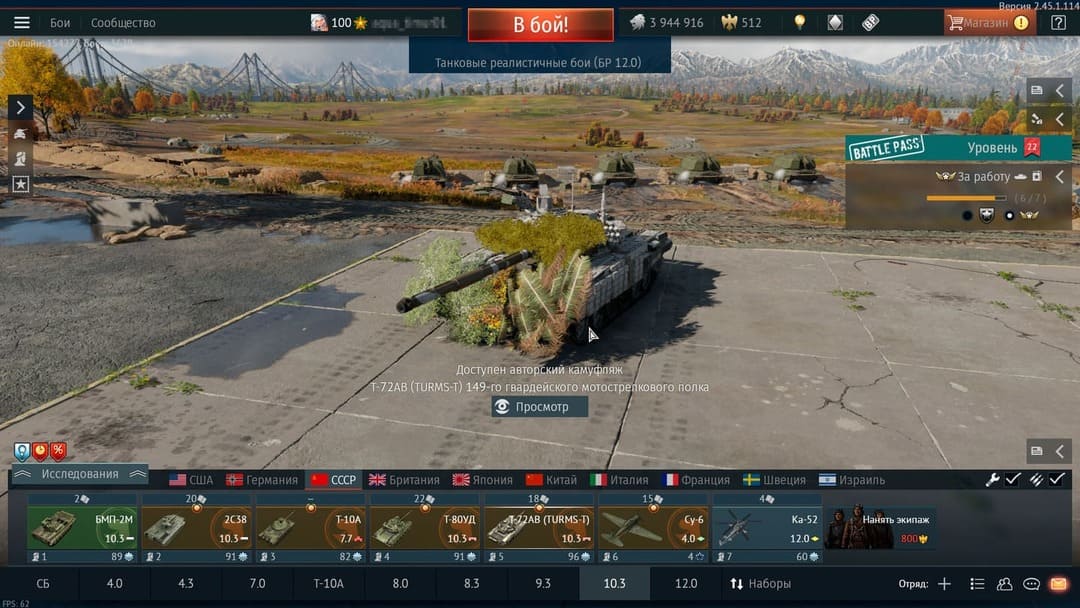Select the Израиль nation tab
The height and width of the screenshot is (608, 1080).
pyautogui.click(x=852, y=480)
